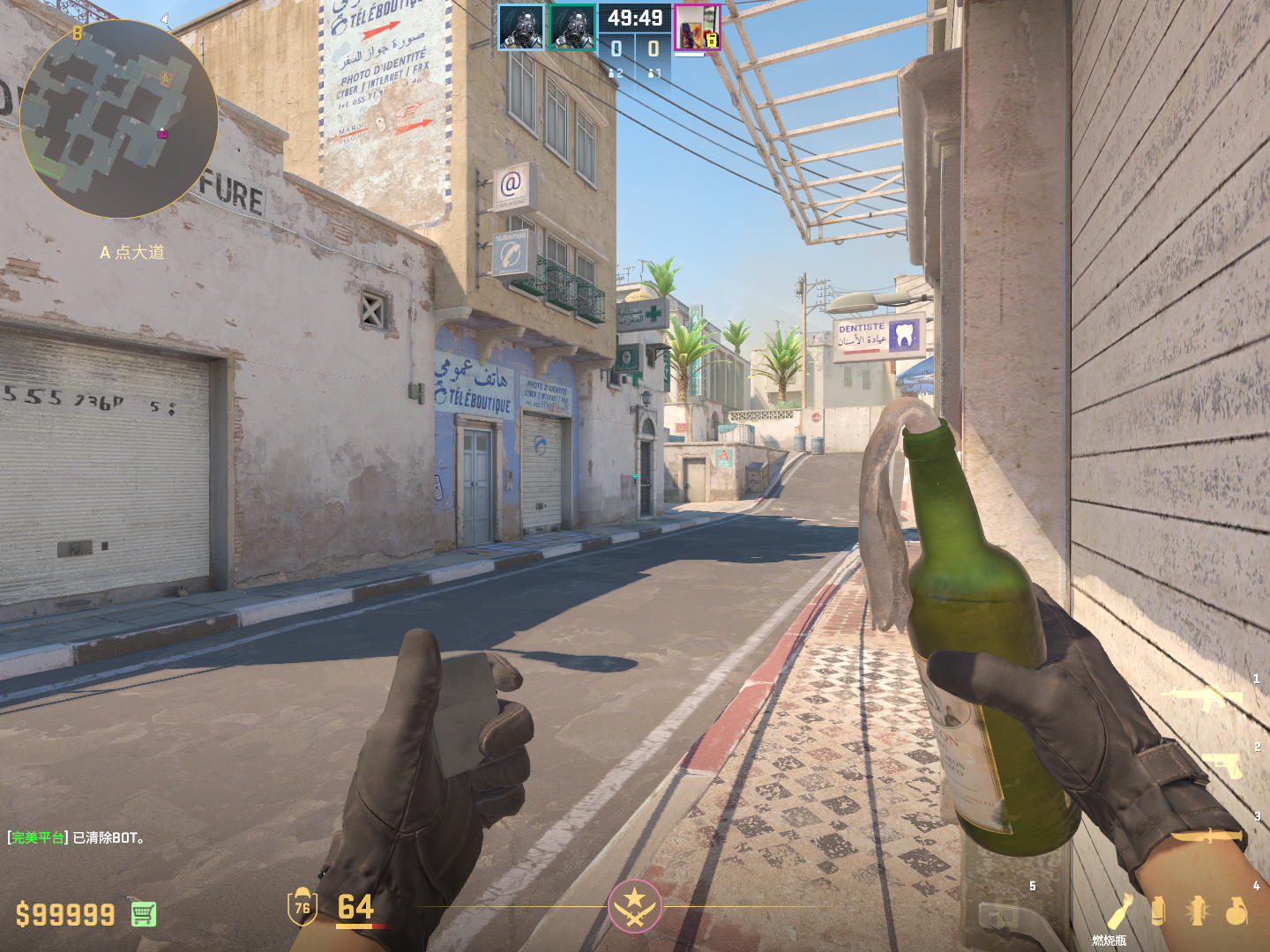Equip the knife from slot 3
Image resolution: width=1270 pixels, height=952 pixels.
[1207, 835]
